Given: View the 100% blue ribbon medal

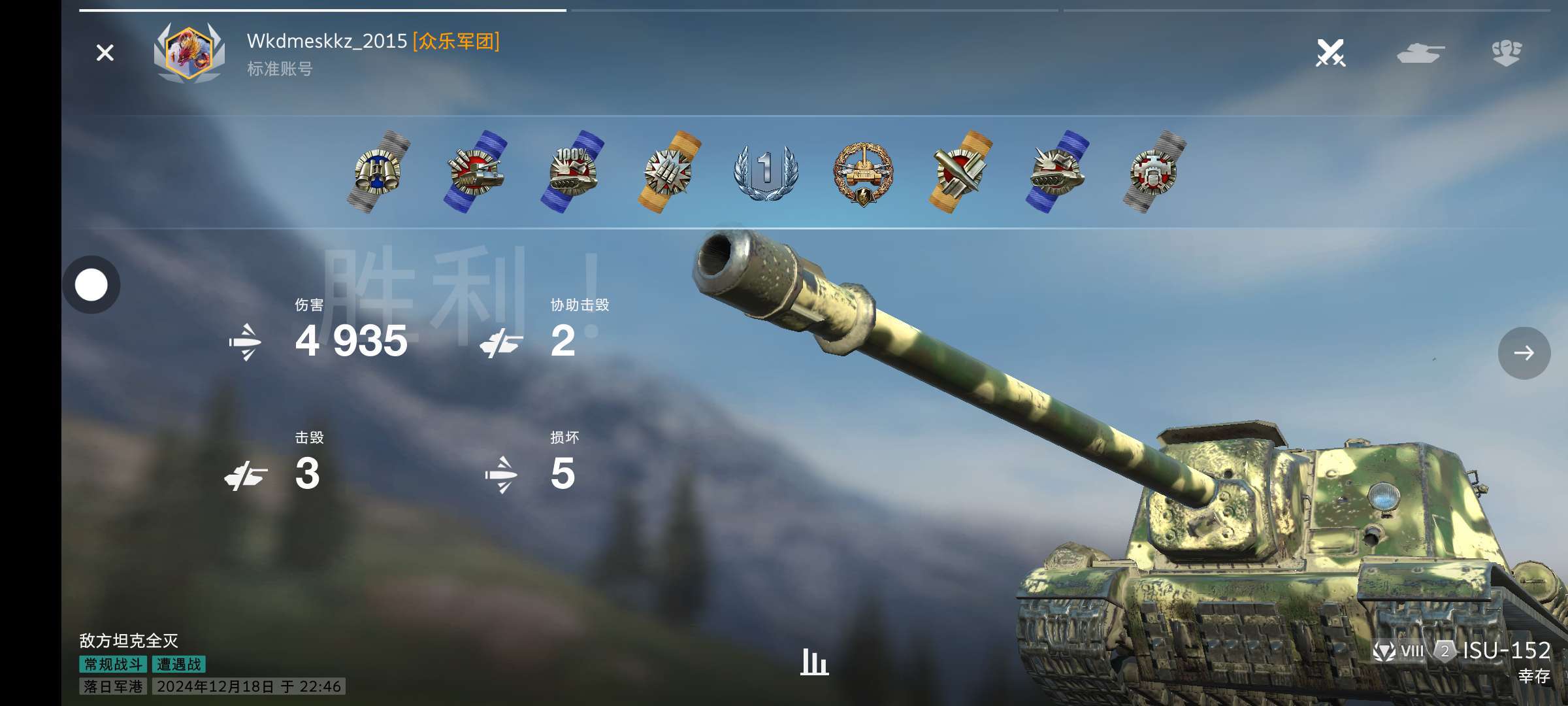Looking at the screenshot, I should point(572,172).
